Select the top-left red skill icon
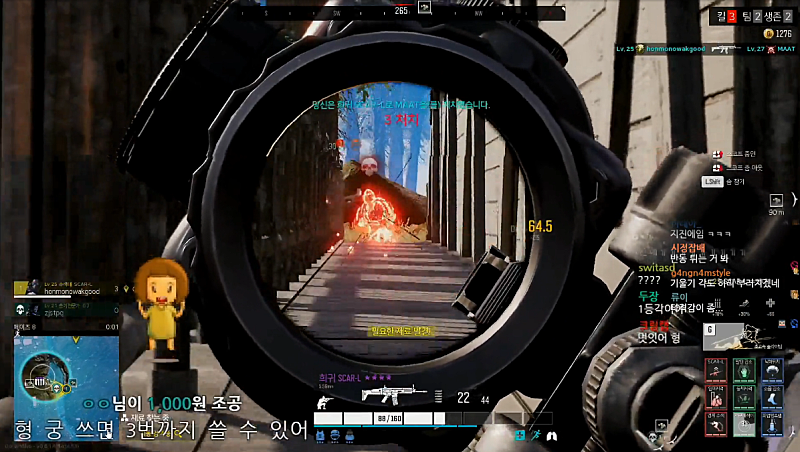This screenshot has height=452, width=800. click(715, 369)
